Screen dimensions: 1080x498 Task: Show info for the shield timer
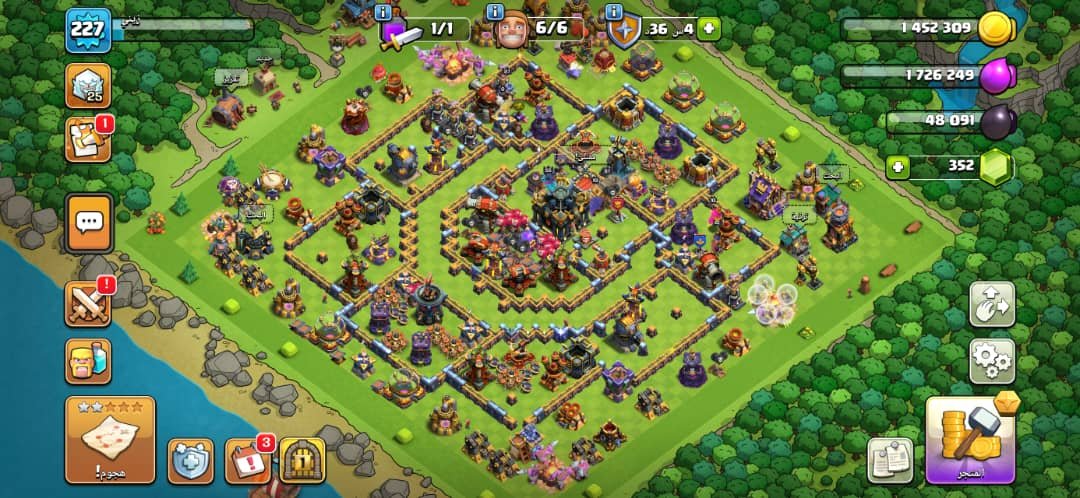point(615,12)
